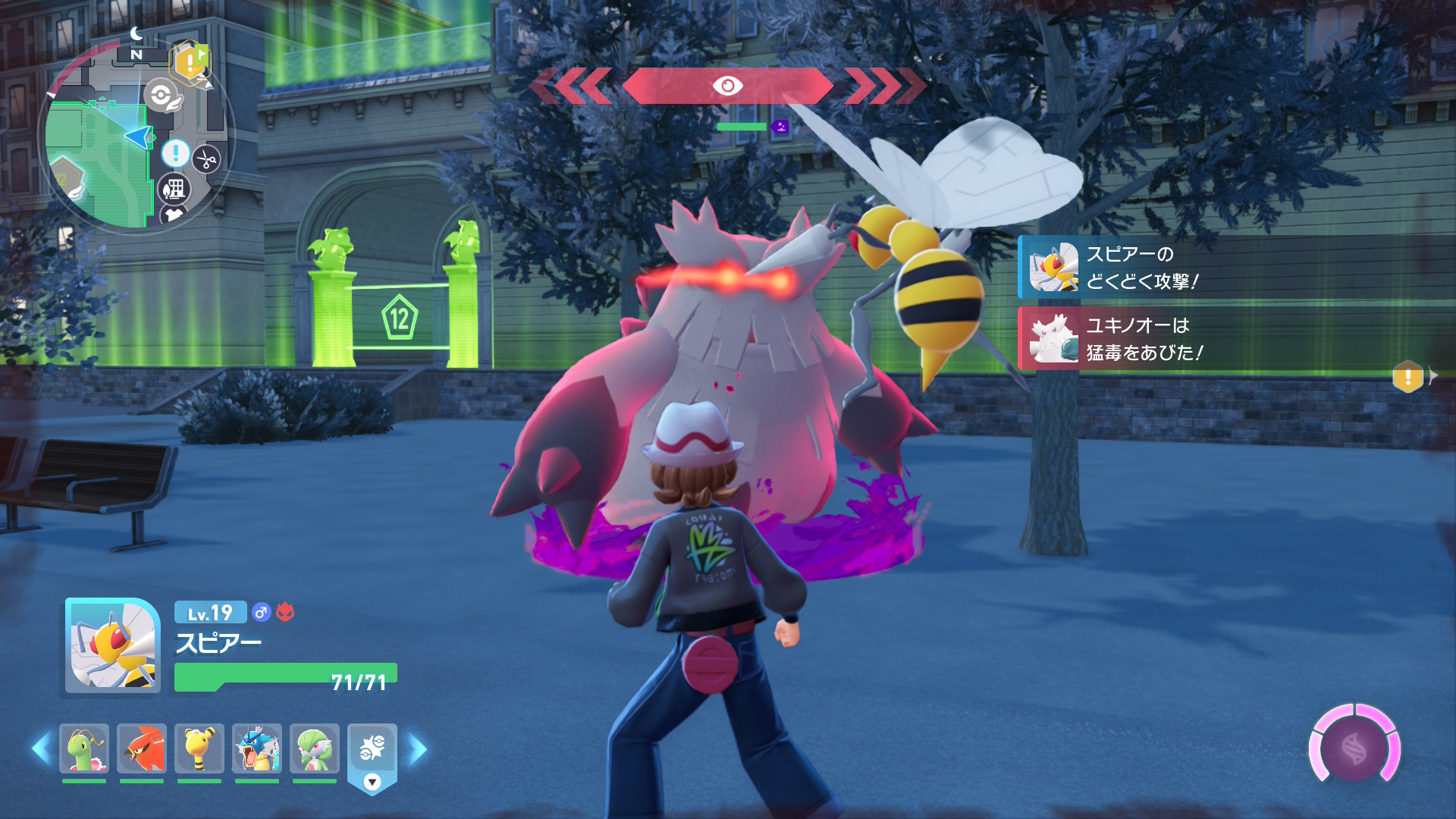
Task: Click the blue exclamation minimap marker
Action: (175, 154)
